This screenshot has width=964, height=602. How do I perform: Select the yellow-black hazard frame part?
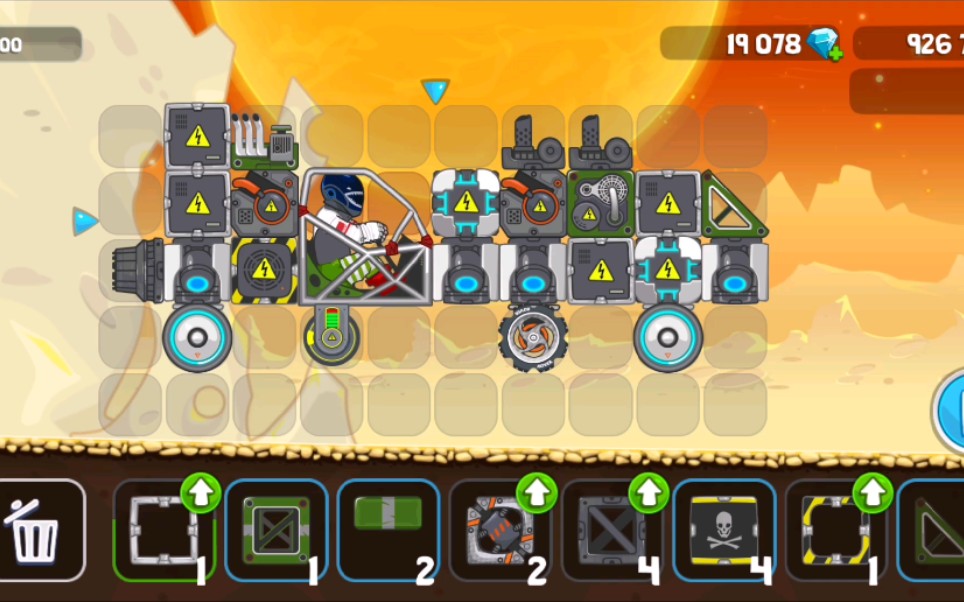tap(834, 530)
